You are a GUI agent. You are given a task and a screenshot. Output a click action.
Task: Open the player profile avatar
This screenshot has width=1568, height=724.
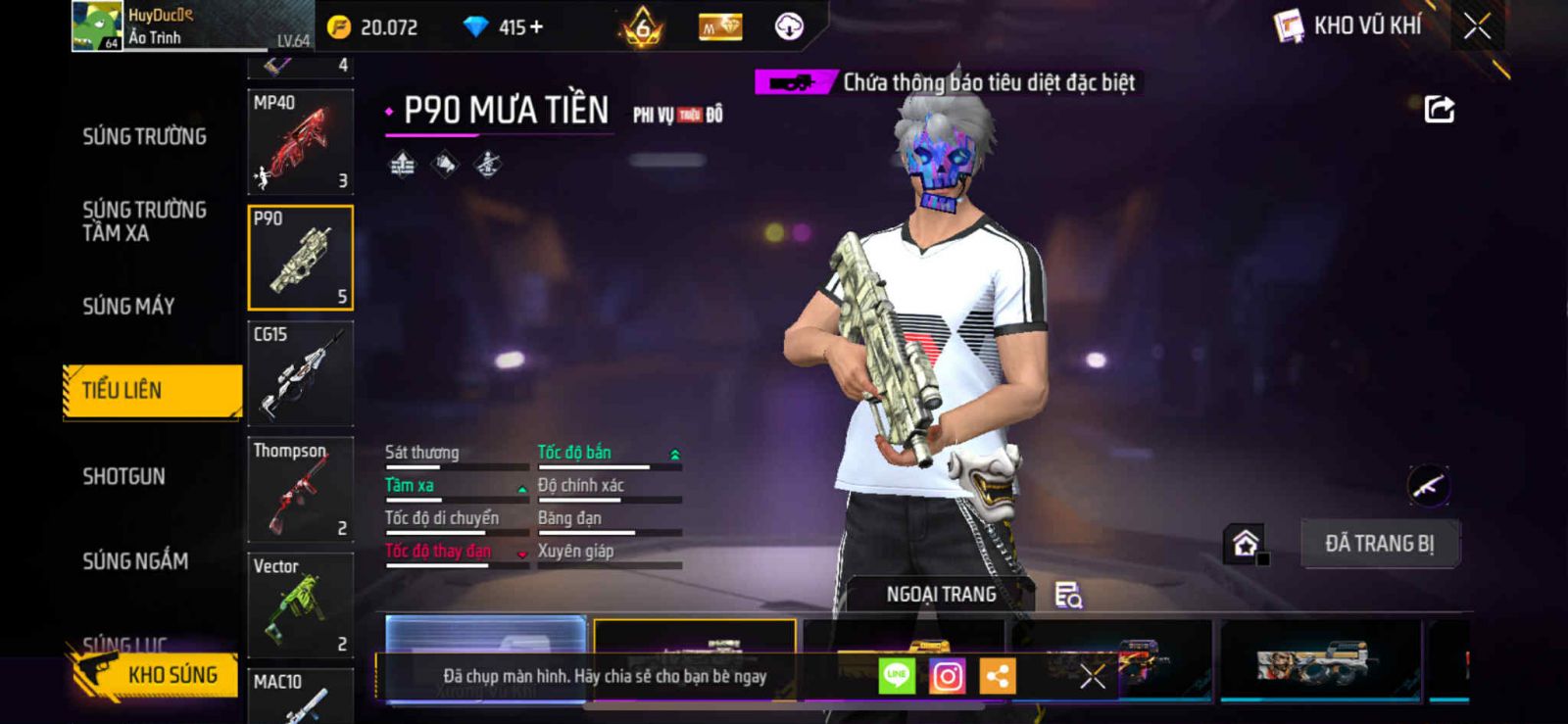[97, 25]
